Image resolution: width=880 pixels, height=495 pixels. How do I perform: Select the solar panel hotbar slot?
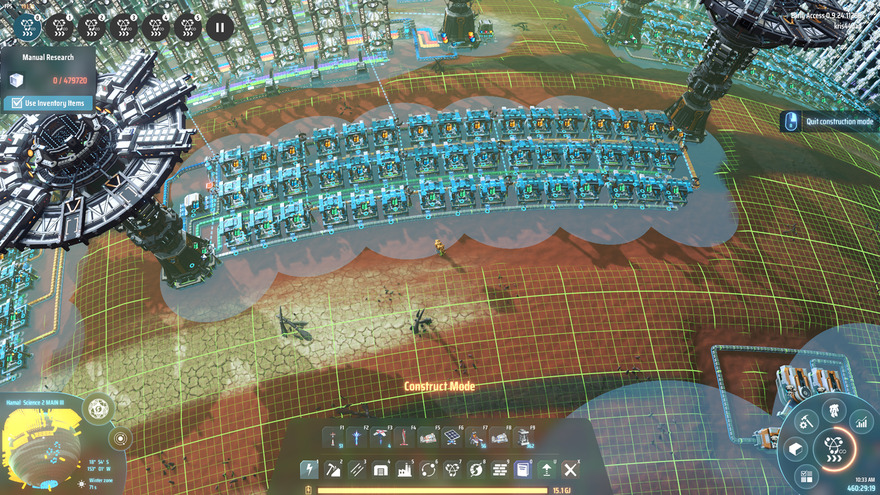tap(451, 437)
